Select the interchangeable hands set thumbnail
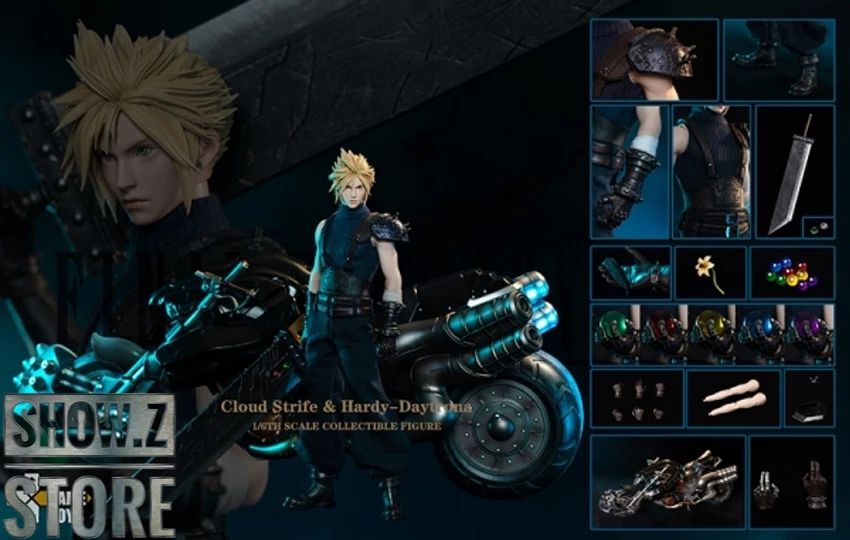Image resolution: width=850 pixels, height=540 pixels. pyautogui.click(x=637, y=398)
